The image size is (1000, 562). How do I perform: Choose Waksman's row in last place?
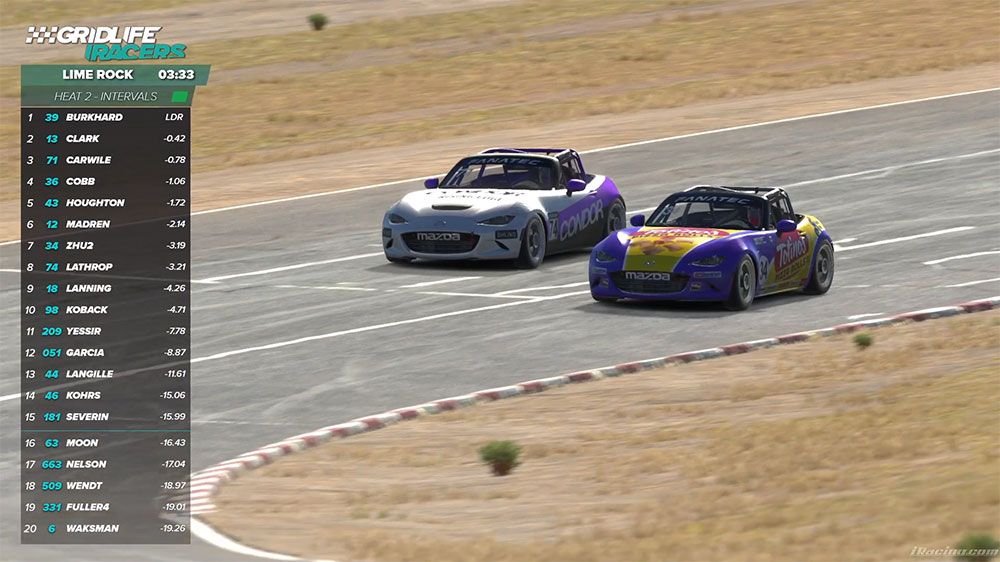pyautogui.click(x=105, y=528)
